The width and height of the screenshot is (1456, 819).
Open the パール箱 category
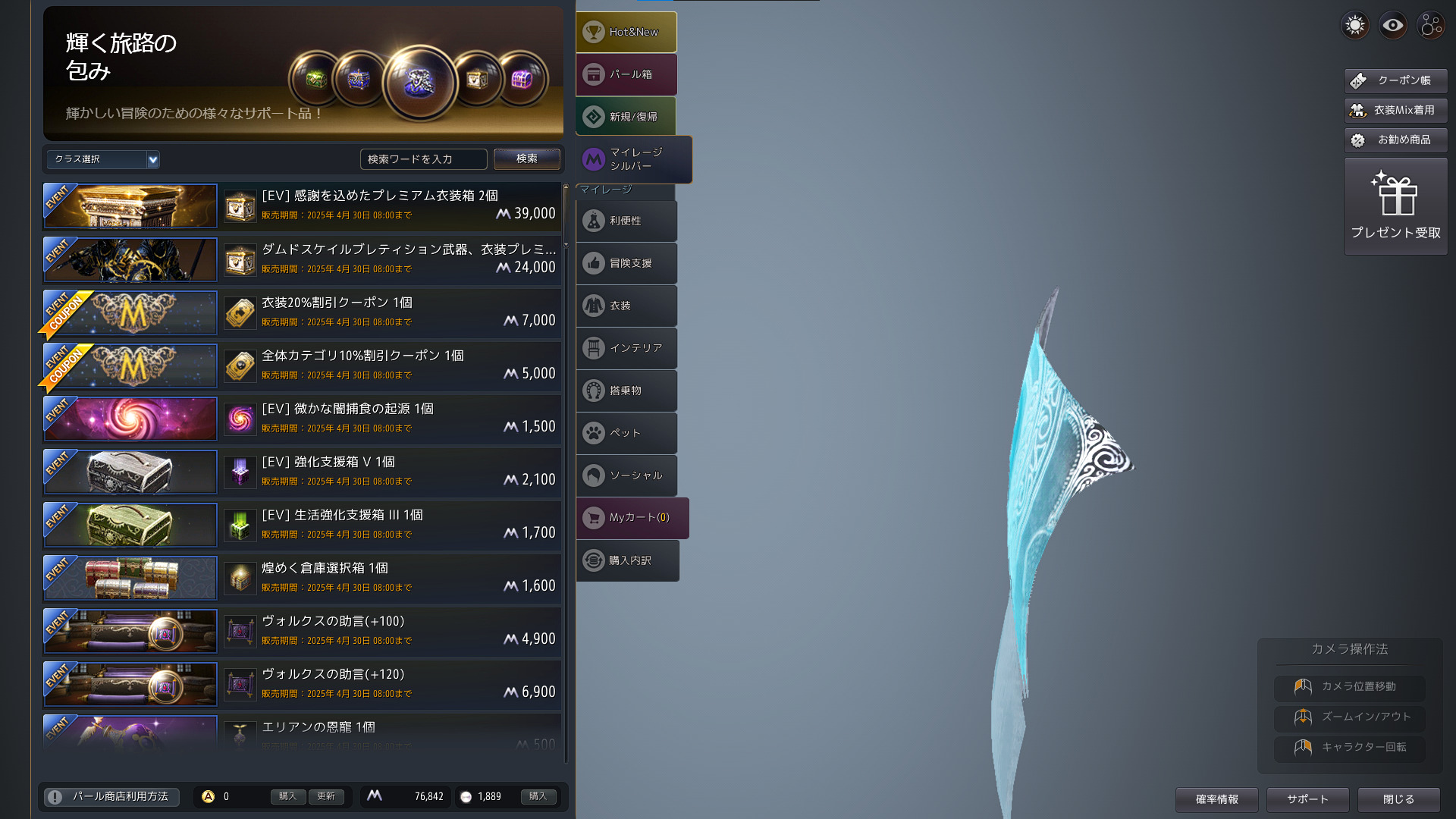click(626, 74)
